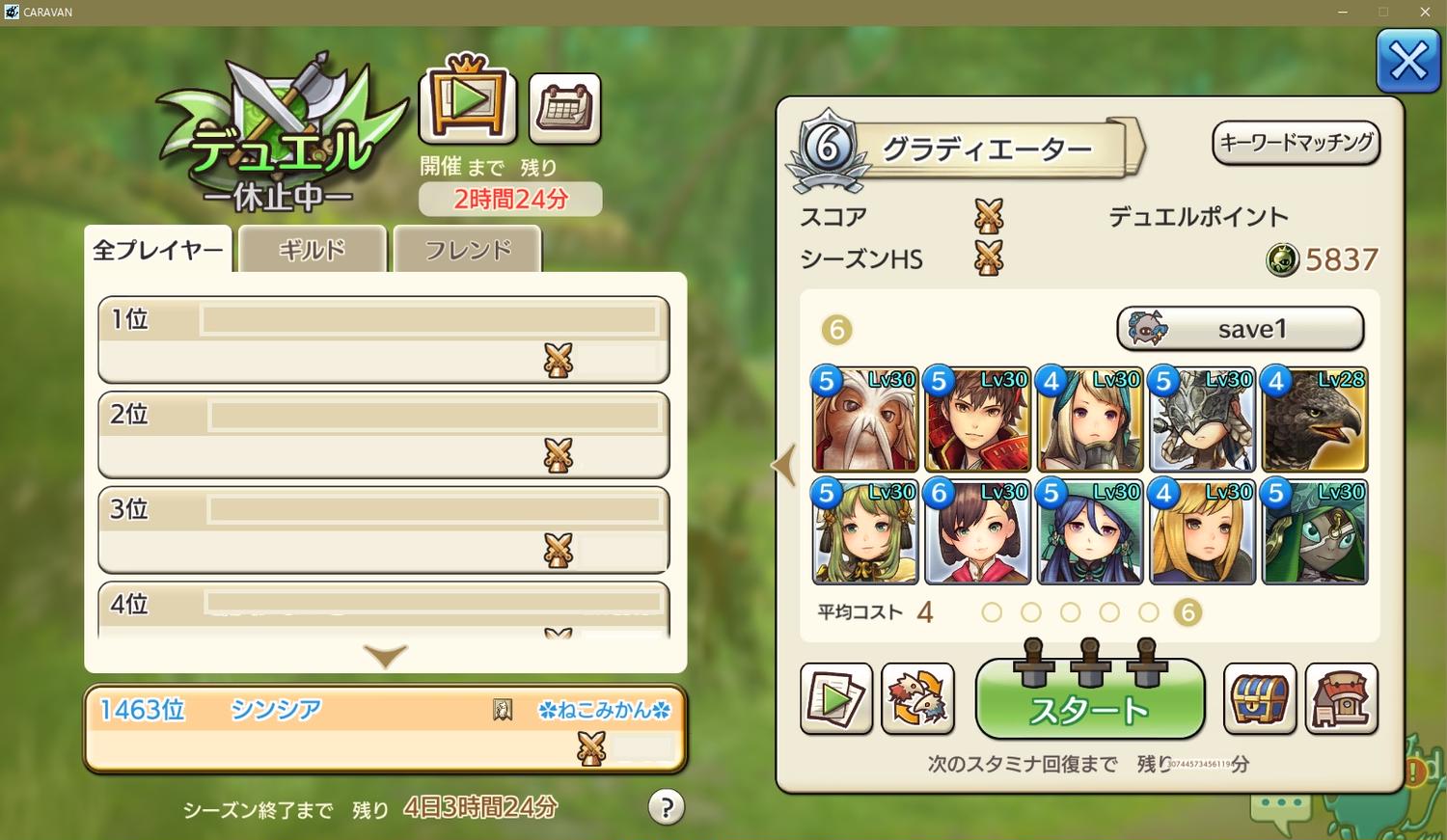Screen dimensions: 1447x840
Task: Open the question mark help button
Action: click(x=666, y=807)
